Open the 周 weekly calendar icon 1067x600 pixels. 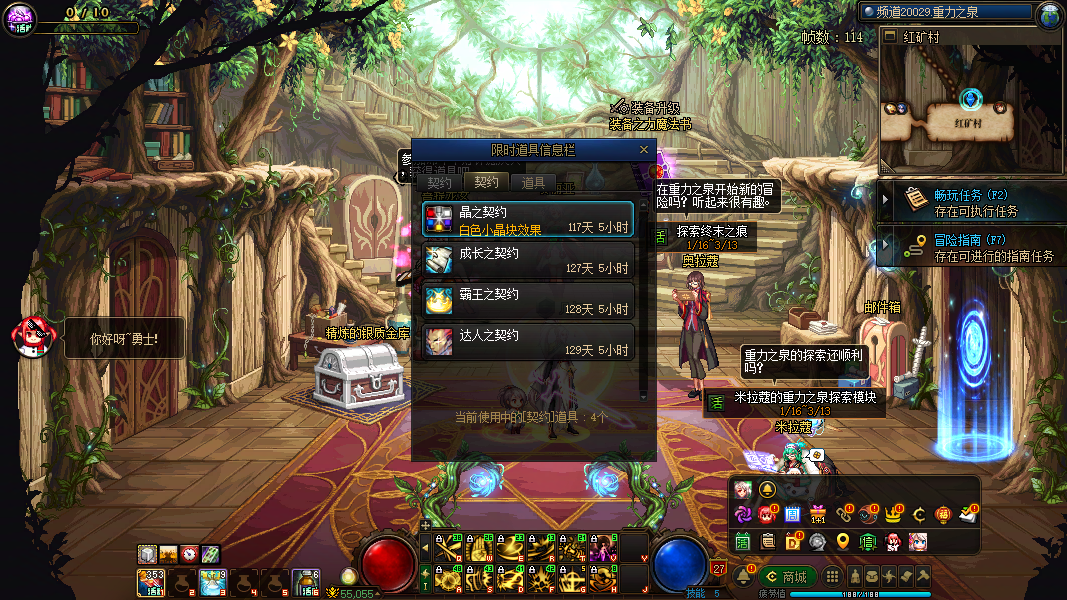(x=792, y=515)
